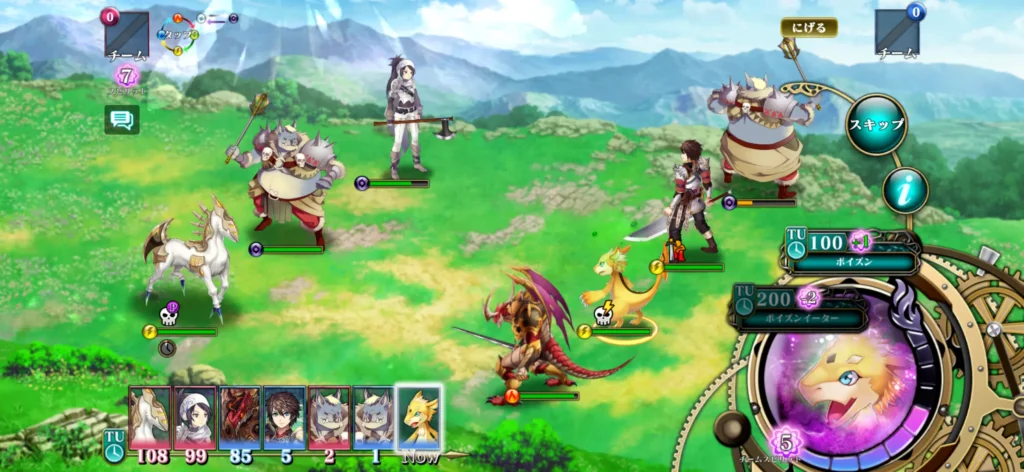Viewport: 1024px width, 472px height.
Task: Select the yellow dragon "Now" portrait
Action: [419, 417]
